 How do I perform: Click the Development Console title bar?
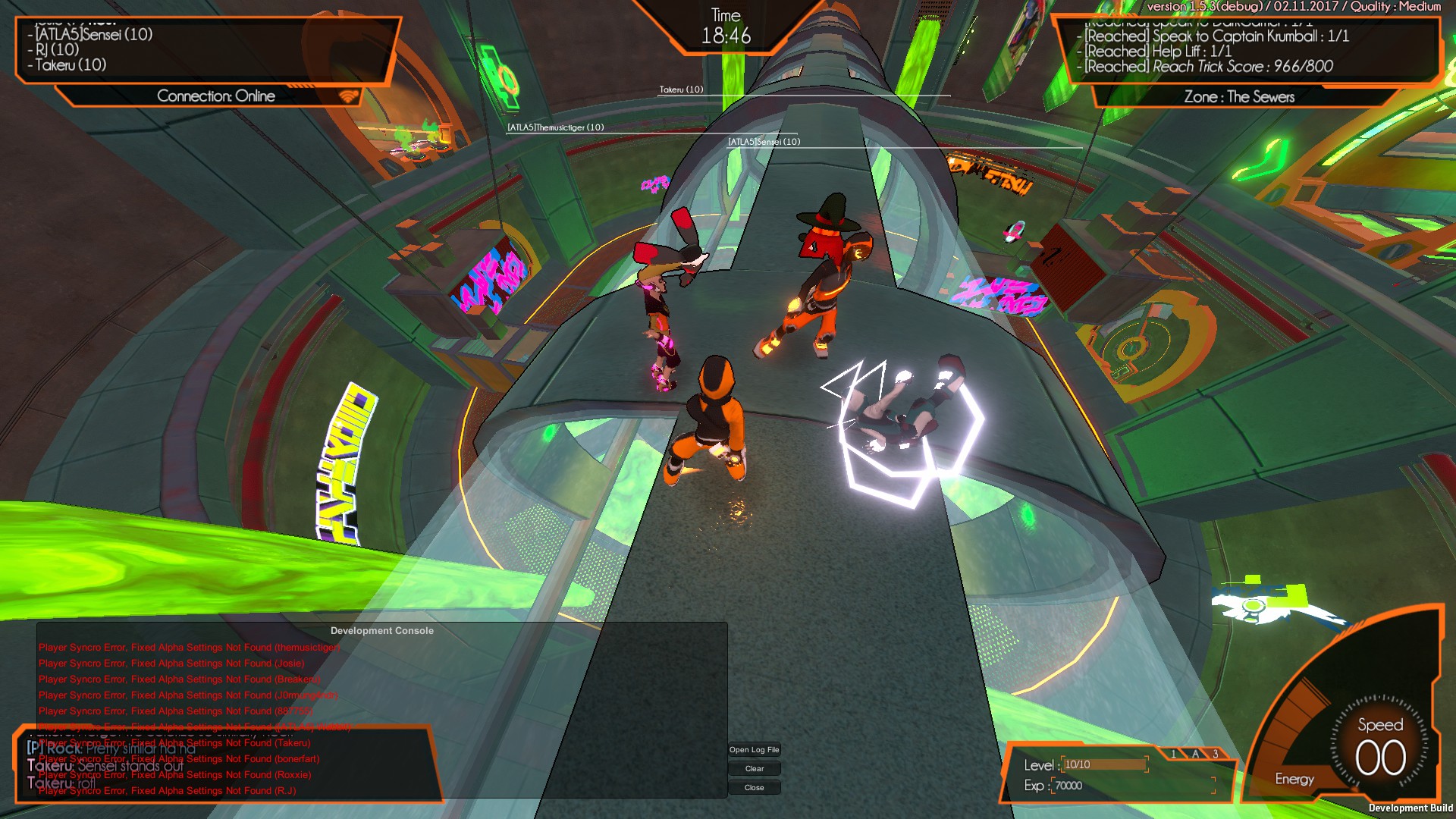[381, 630]
